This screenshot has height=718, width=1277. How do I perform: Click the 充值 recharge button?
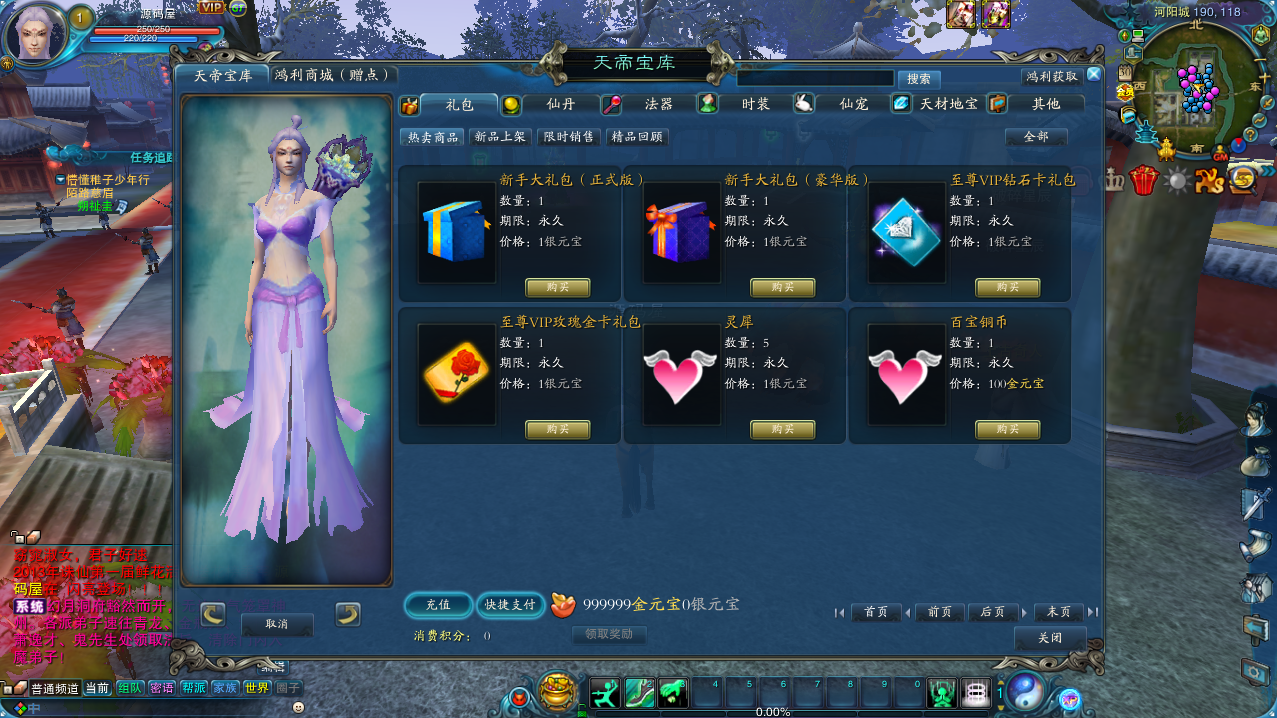coord(438,605)
